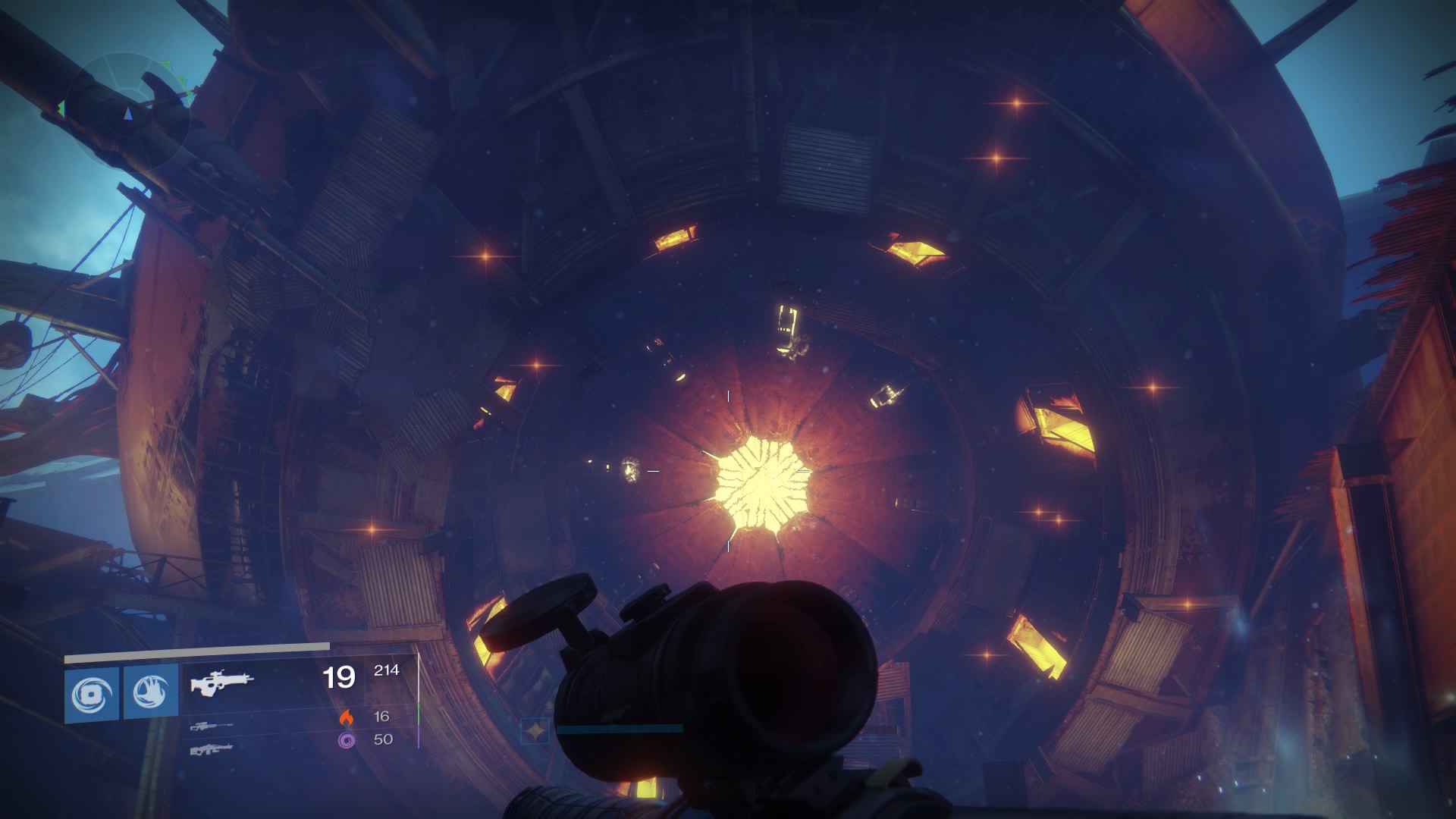Click the blue quest progress bar

pyautogui.click(x=622, y=730)
